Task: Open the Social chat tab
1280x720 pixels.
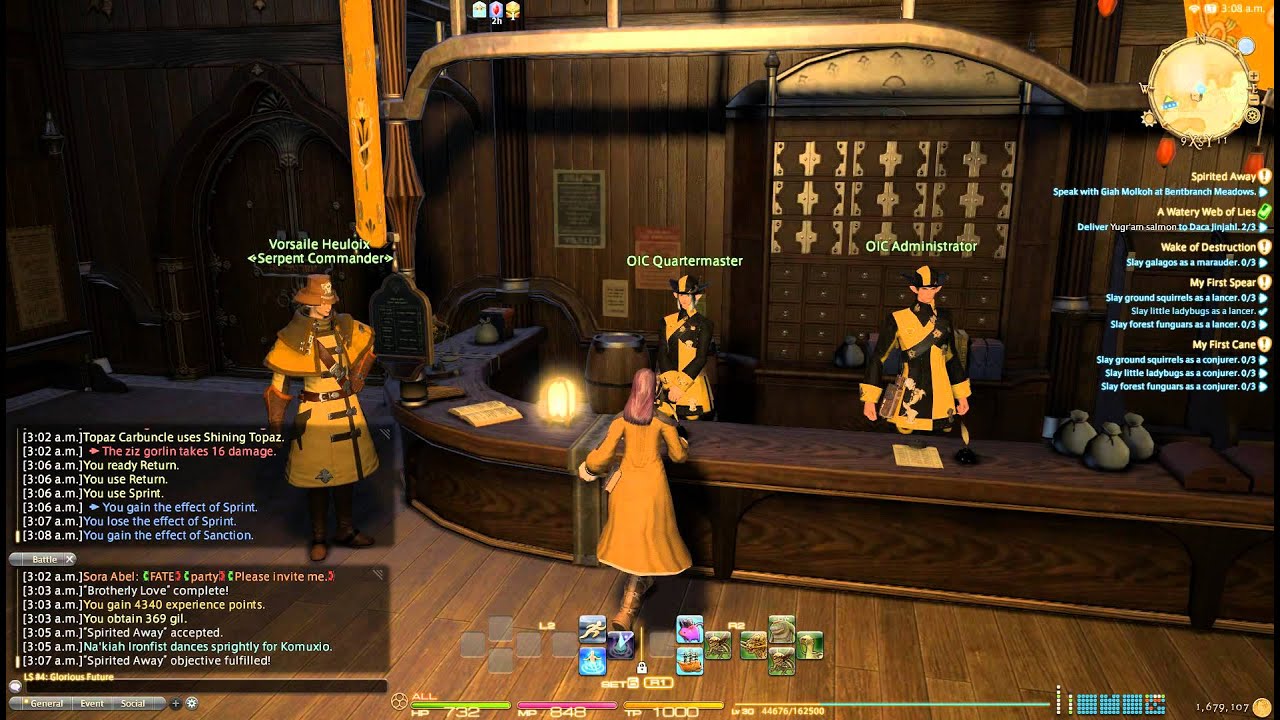Action: coord(133,703)
